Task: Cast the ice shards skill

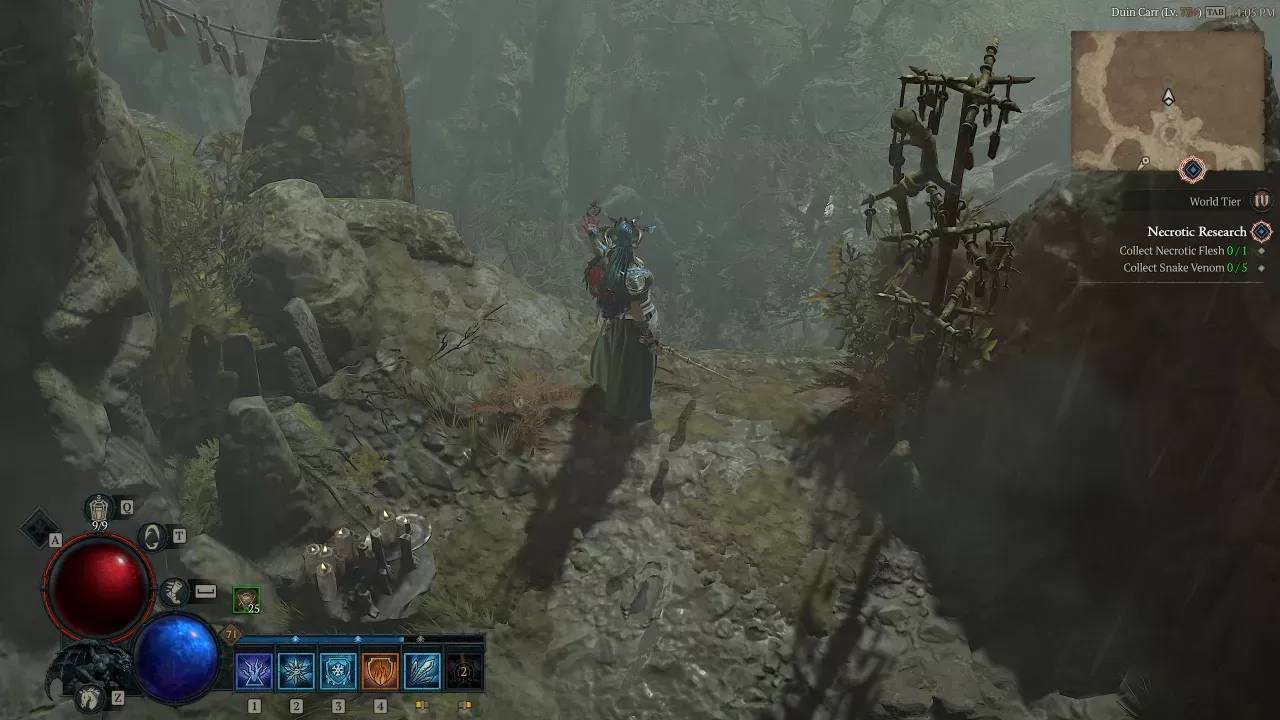Action: [422, 671]
